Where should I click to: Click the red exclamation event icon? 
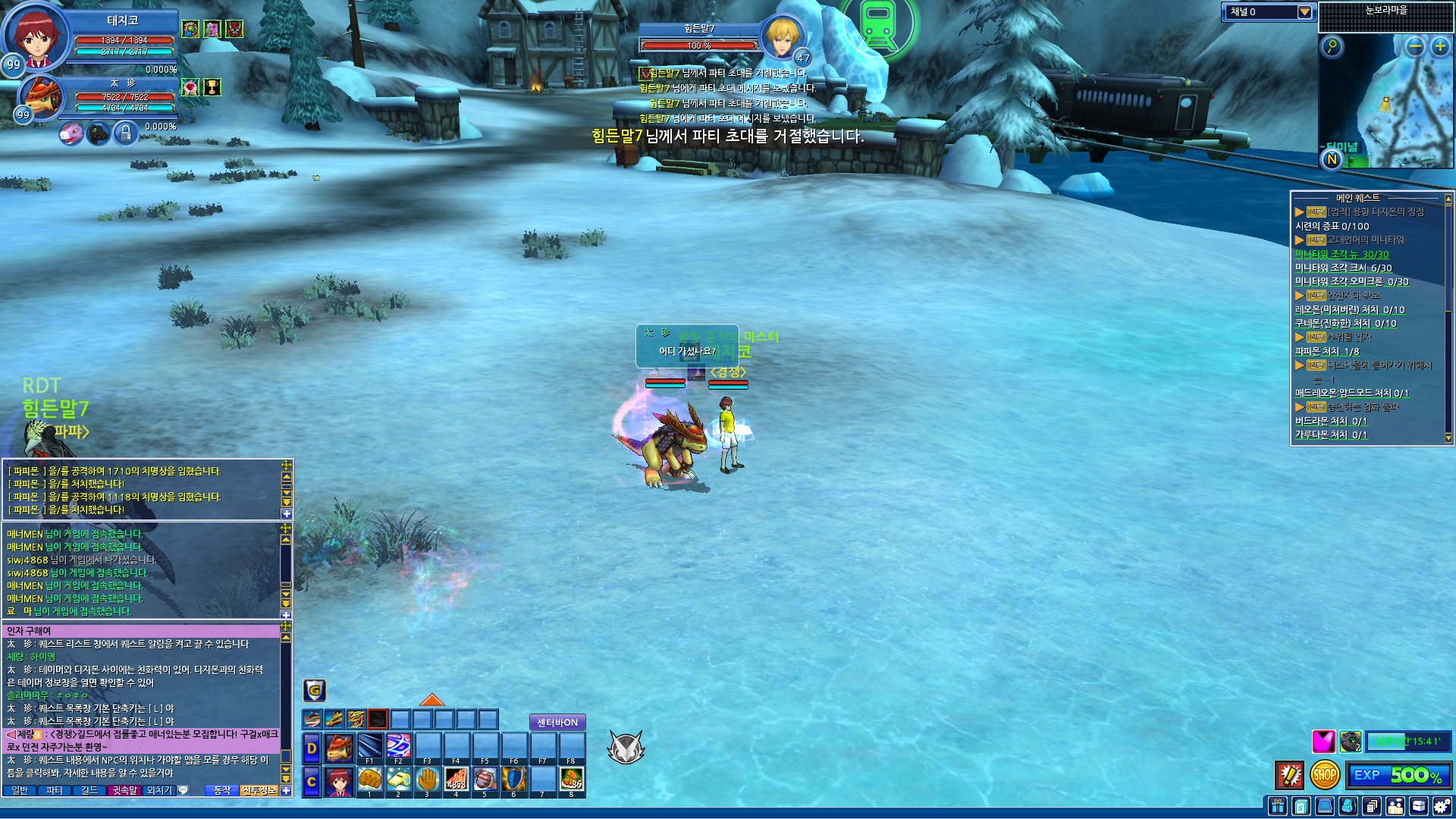pyautogui.click(x=1290, y=775)
